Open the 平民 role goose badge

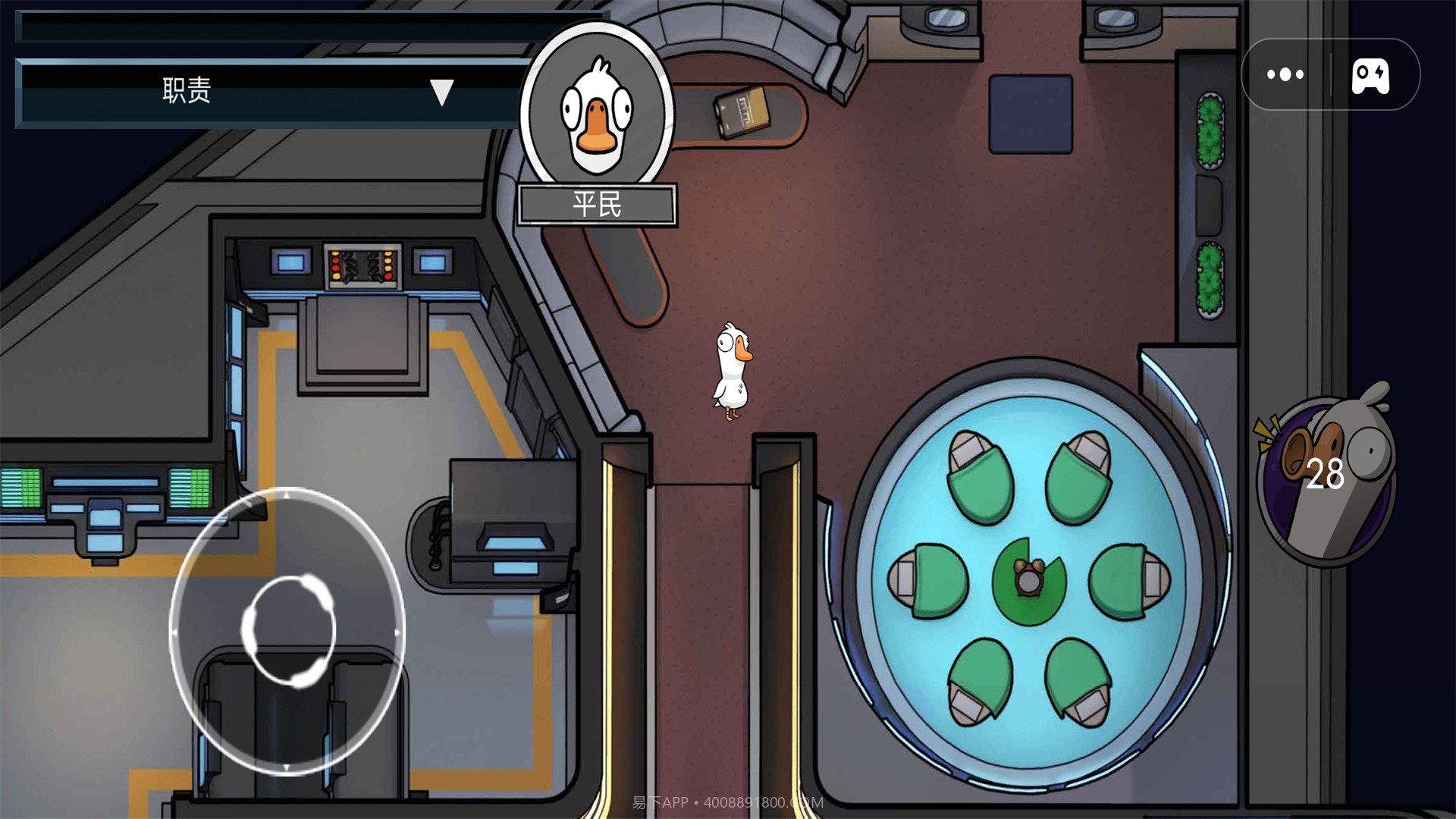(x=597, y=114)
